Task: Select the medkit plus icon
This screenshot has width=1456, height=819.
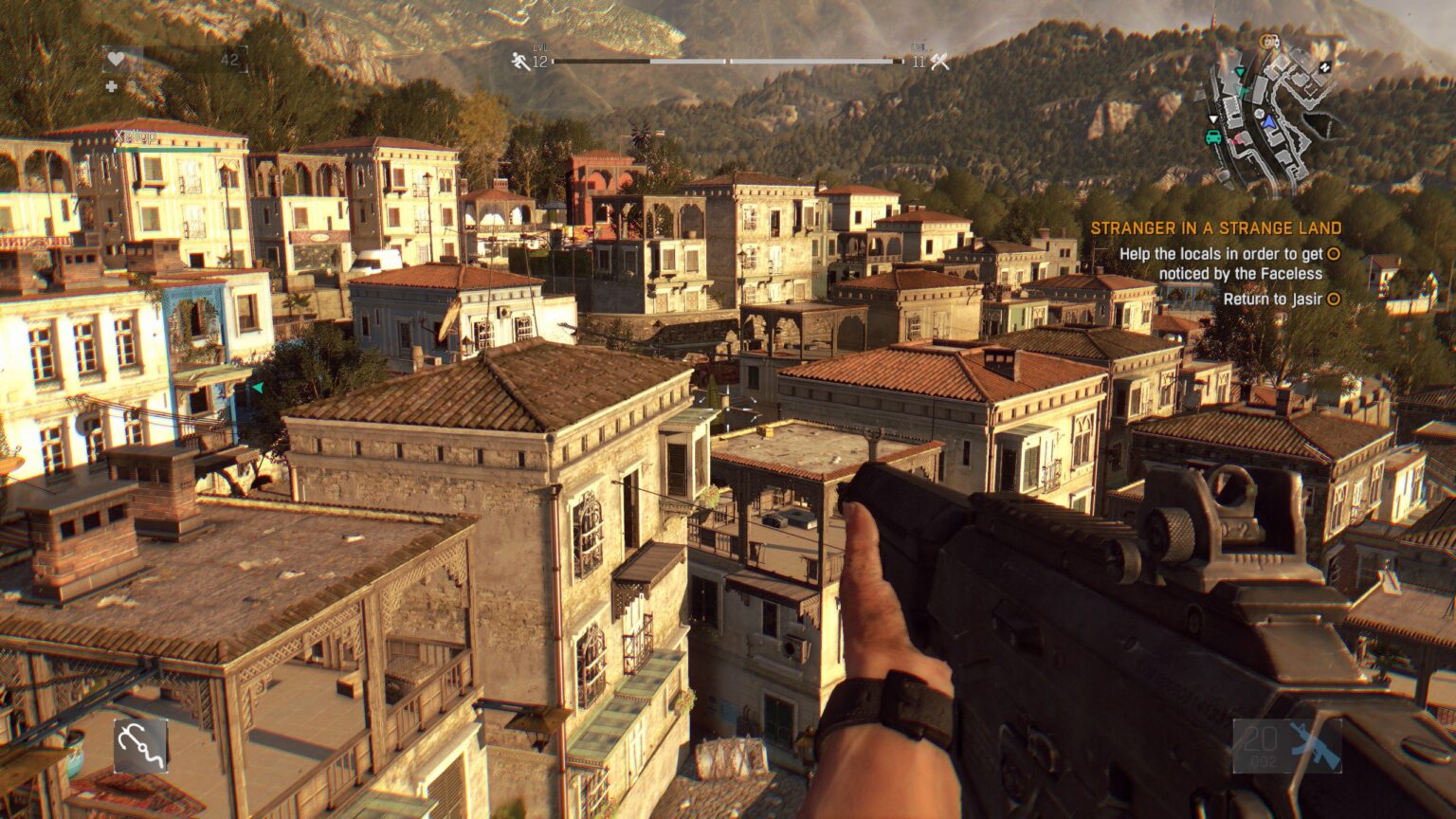Action: point(112,86)
